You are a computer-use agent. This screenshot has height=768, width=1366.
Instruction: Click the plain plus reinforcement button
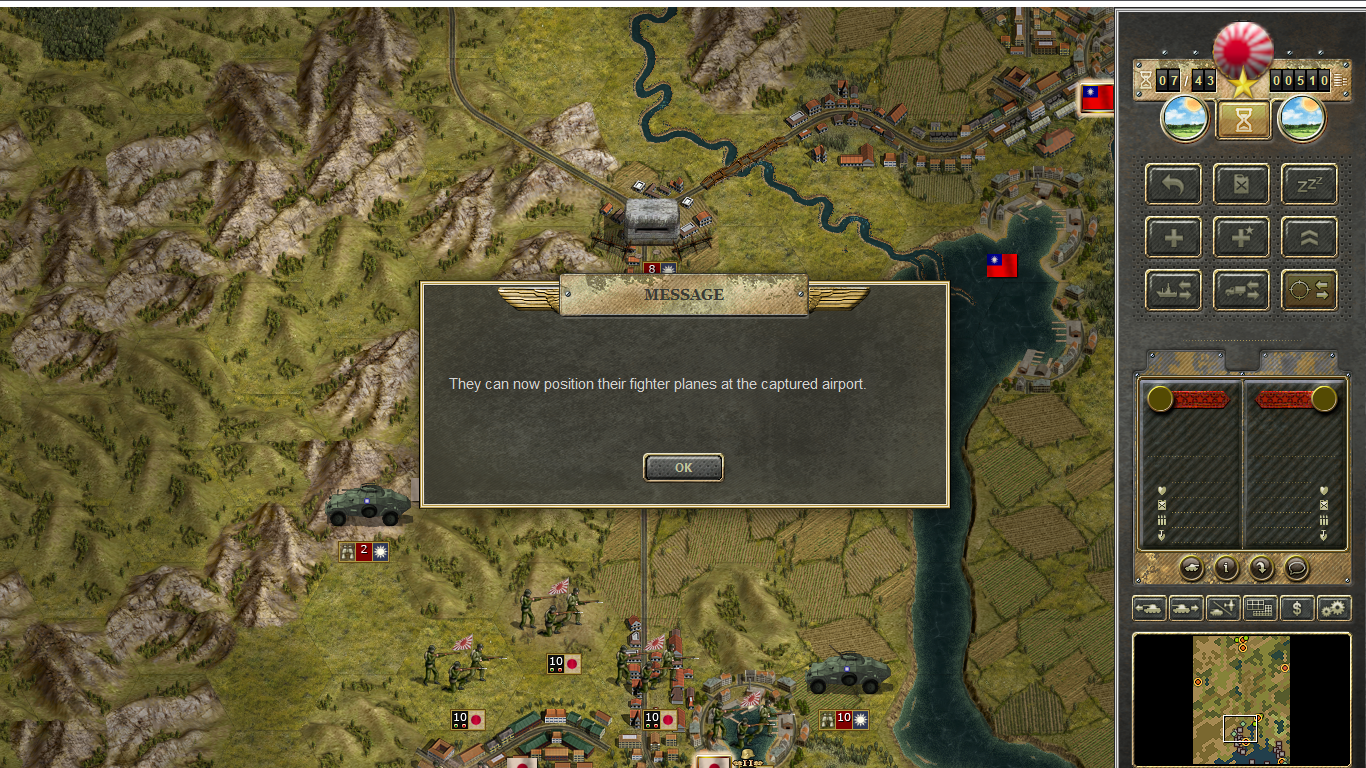click(x=1173, y=237)
